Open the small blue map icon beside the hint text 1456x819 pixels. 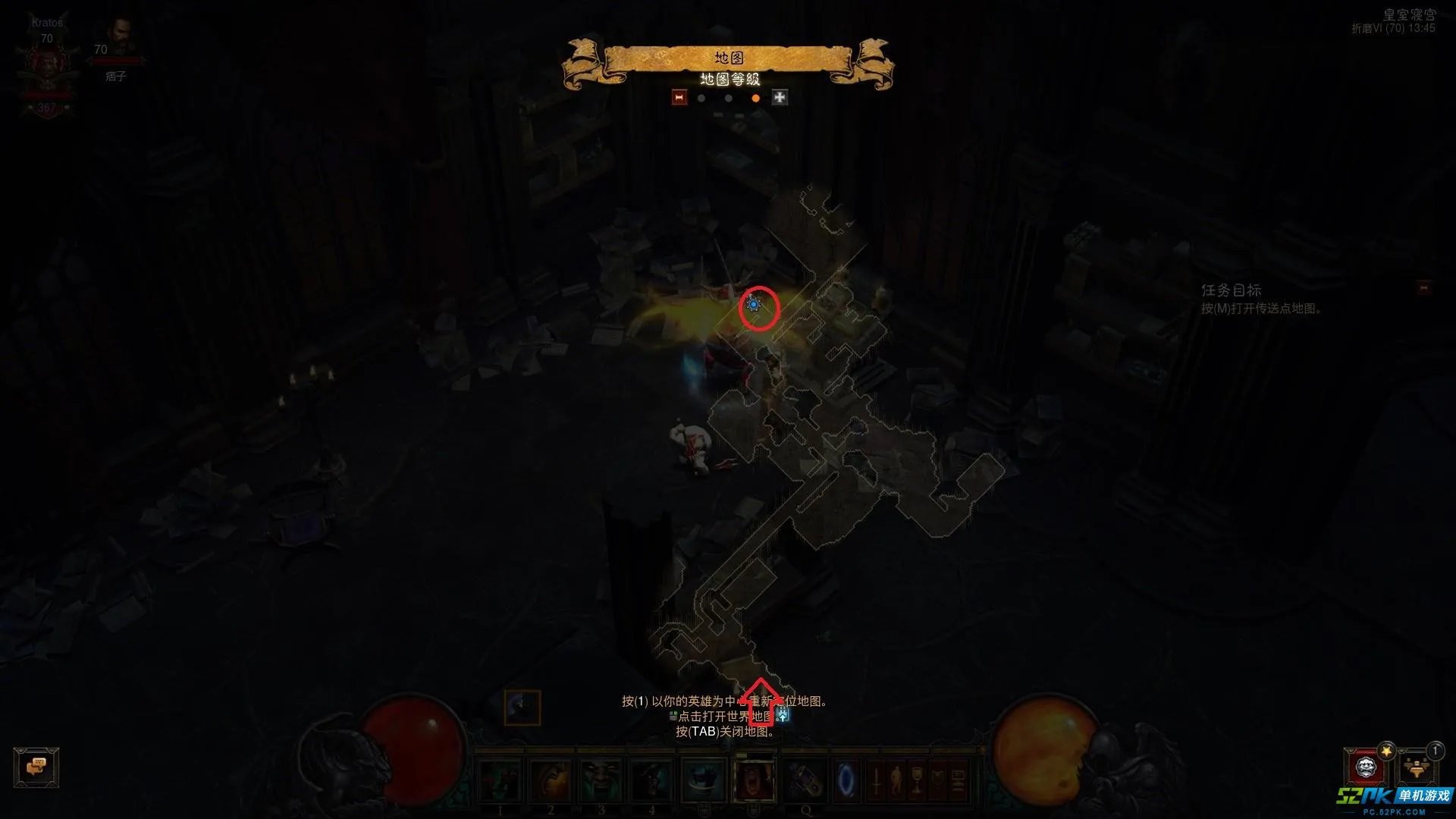point(783,715)
